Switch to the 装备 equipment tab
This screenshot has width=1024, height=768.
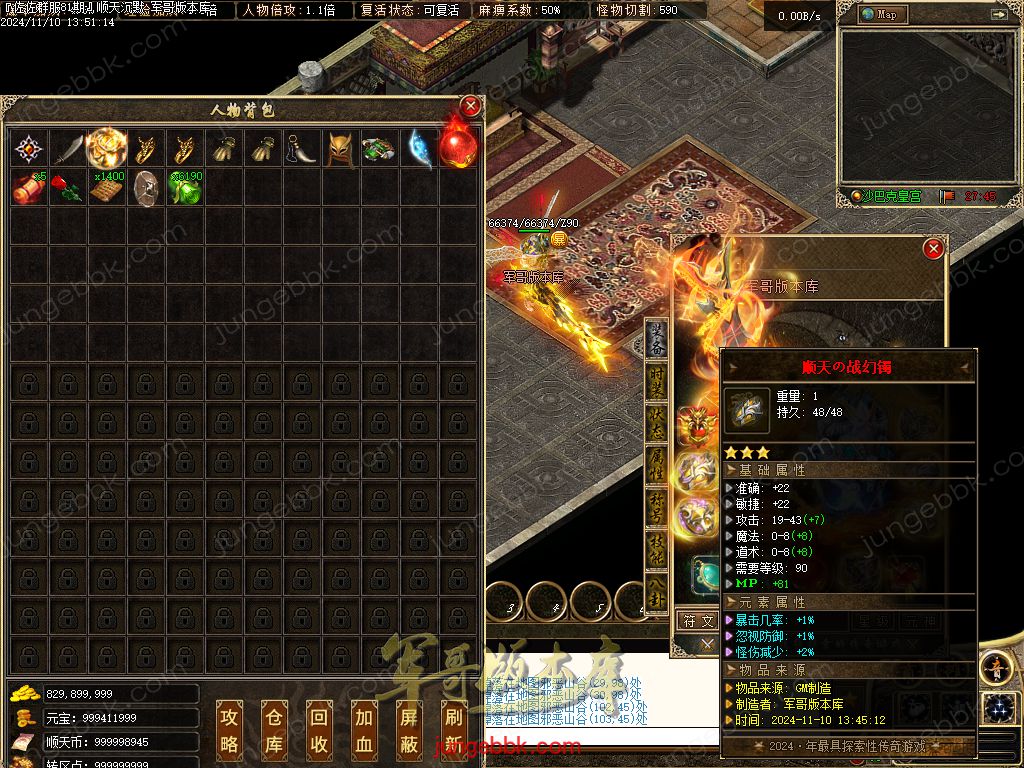point(657,338)
